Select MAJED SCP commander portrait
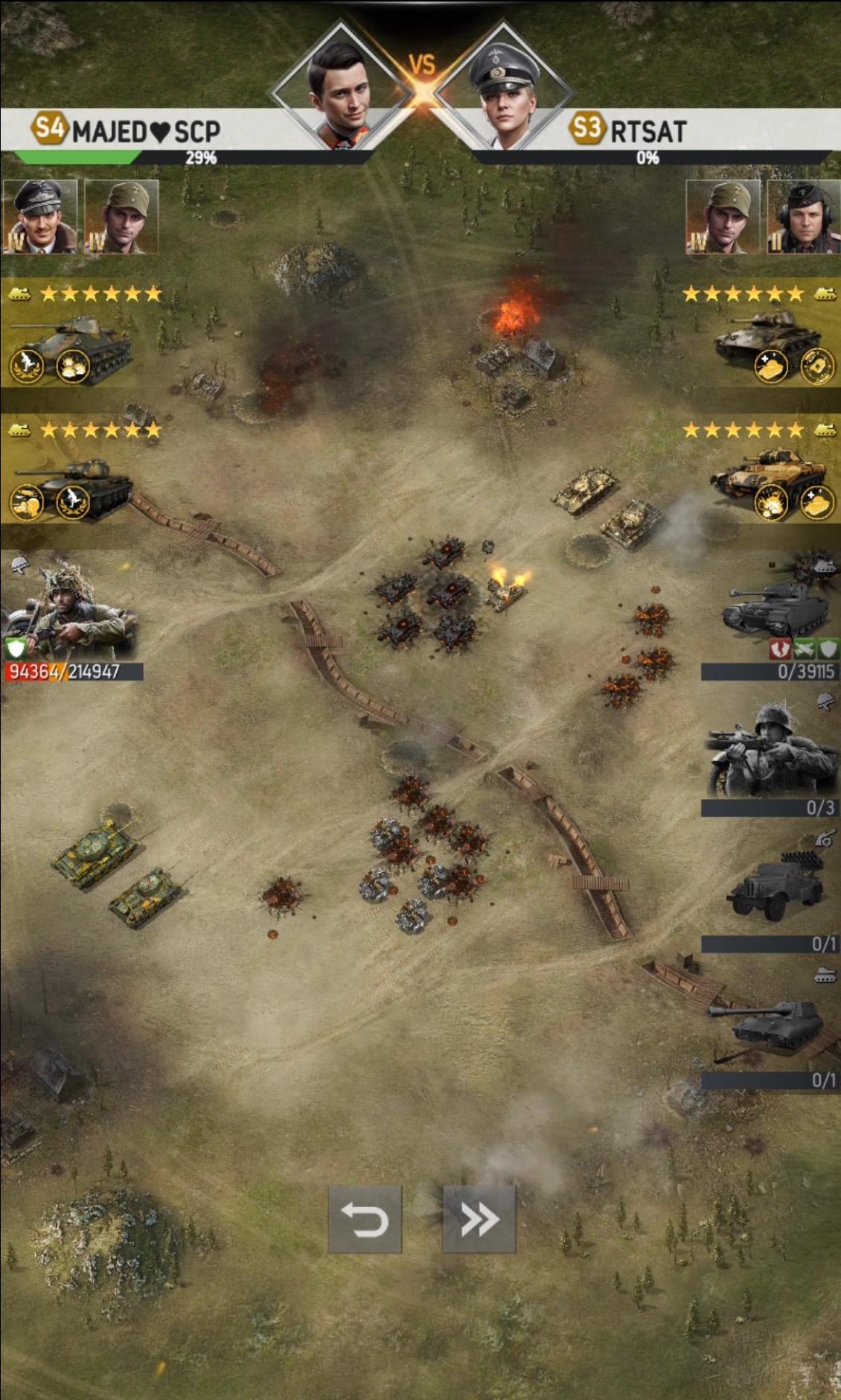The height and width of the screenshot is (1400, 841). [x=342, y=91]
